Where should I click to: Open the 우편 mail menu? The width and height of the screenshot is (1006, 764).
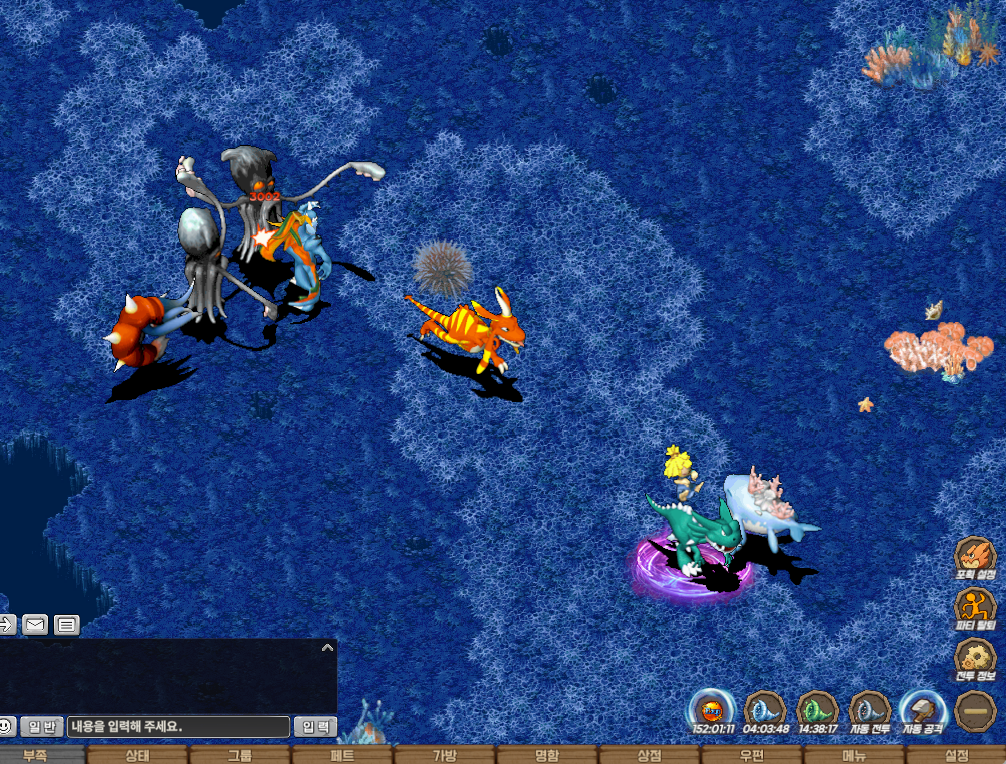click(752, 756)
